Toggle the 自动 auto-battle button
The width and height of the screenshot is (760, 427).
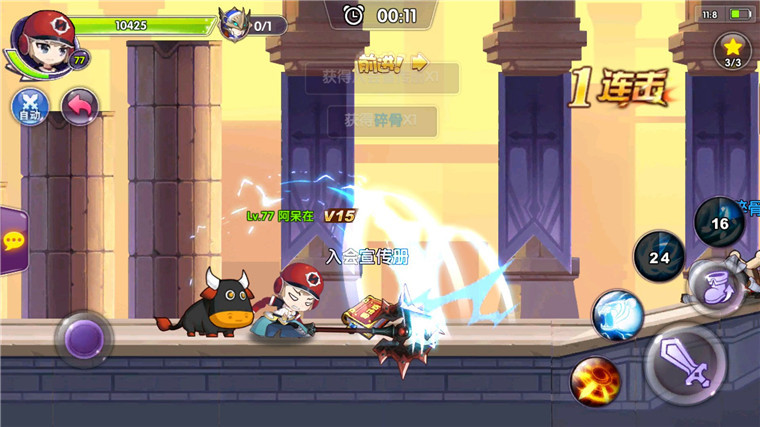point(29,106)
